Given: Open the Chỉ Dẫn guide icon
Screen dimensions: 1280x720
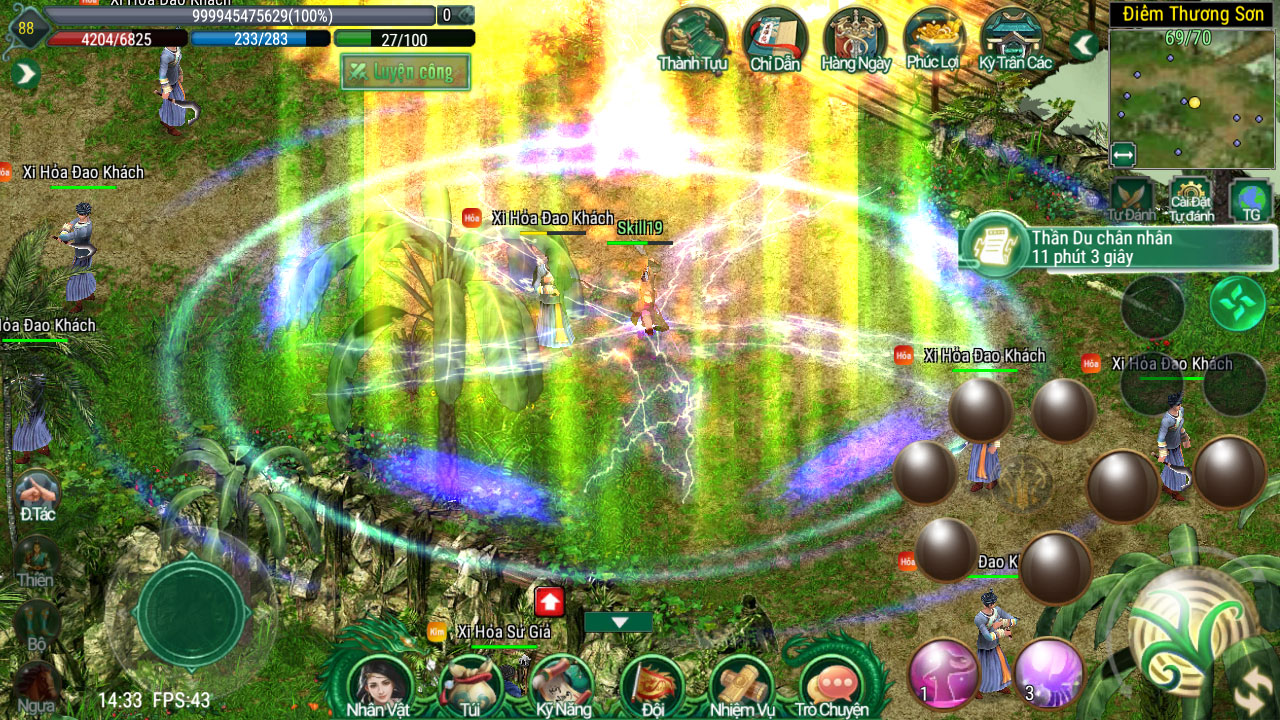Looking at the screenshot, I should coord(774,40).
